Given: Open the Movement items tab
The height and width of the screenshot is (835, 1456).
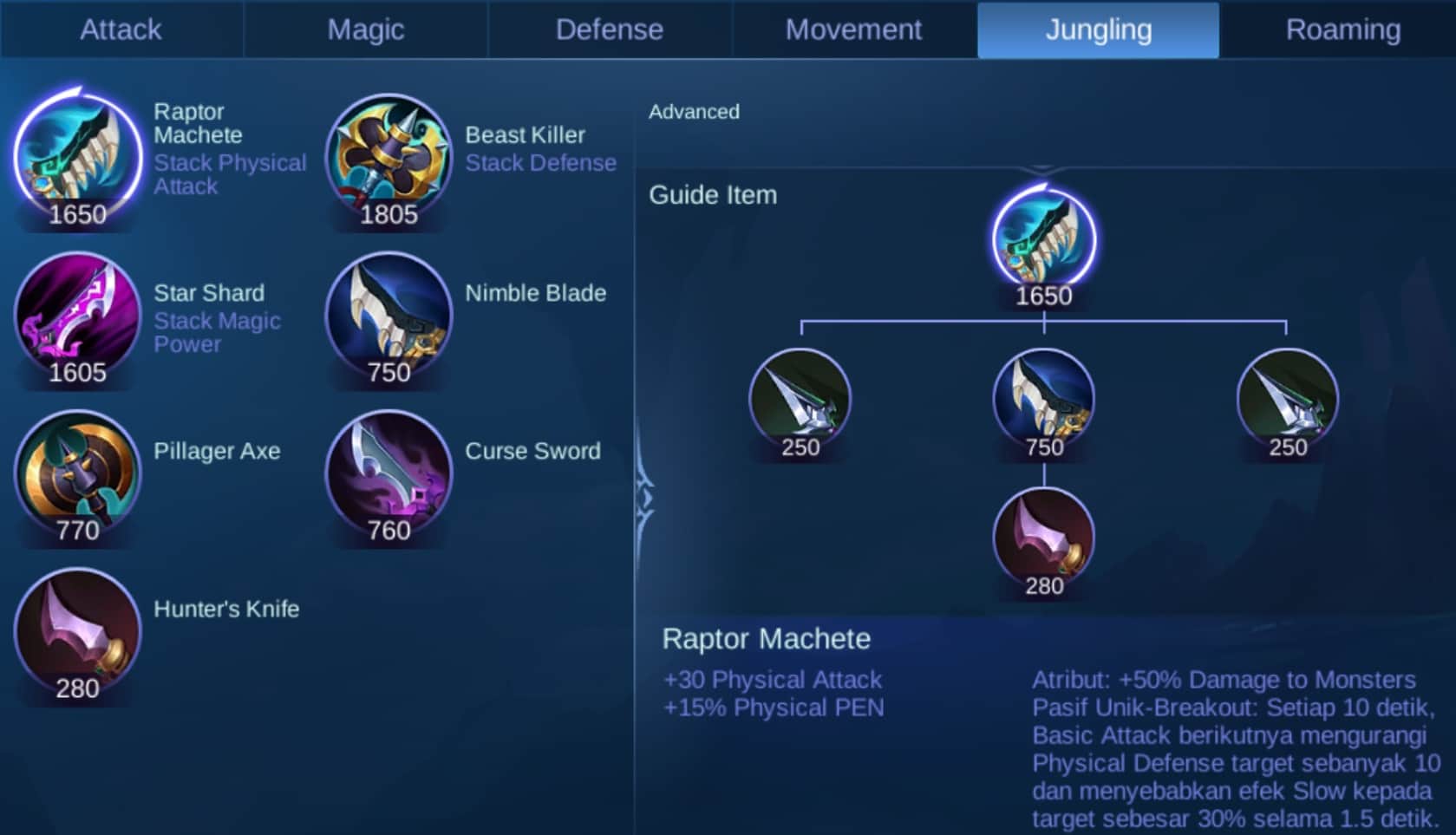Looking at the screenshot, I should [x=853, y=29].
